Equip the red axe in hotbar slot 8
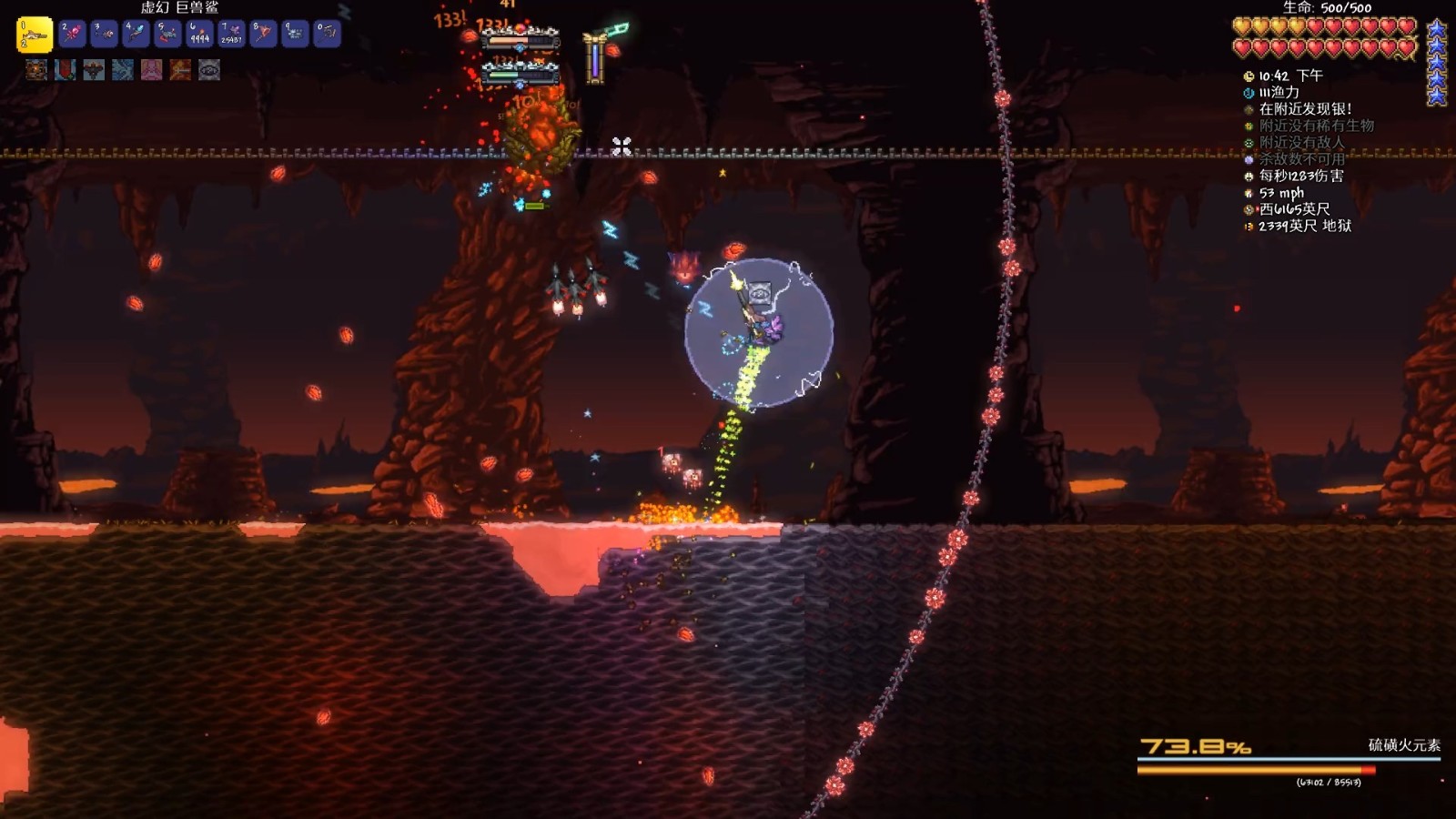Image resolution: width=1456 pixels, height=819 pixels. [263, 35]
